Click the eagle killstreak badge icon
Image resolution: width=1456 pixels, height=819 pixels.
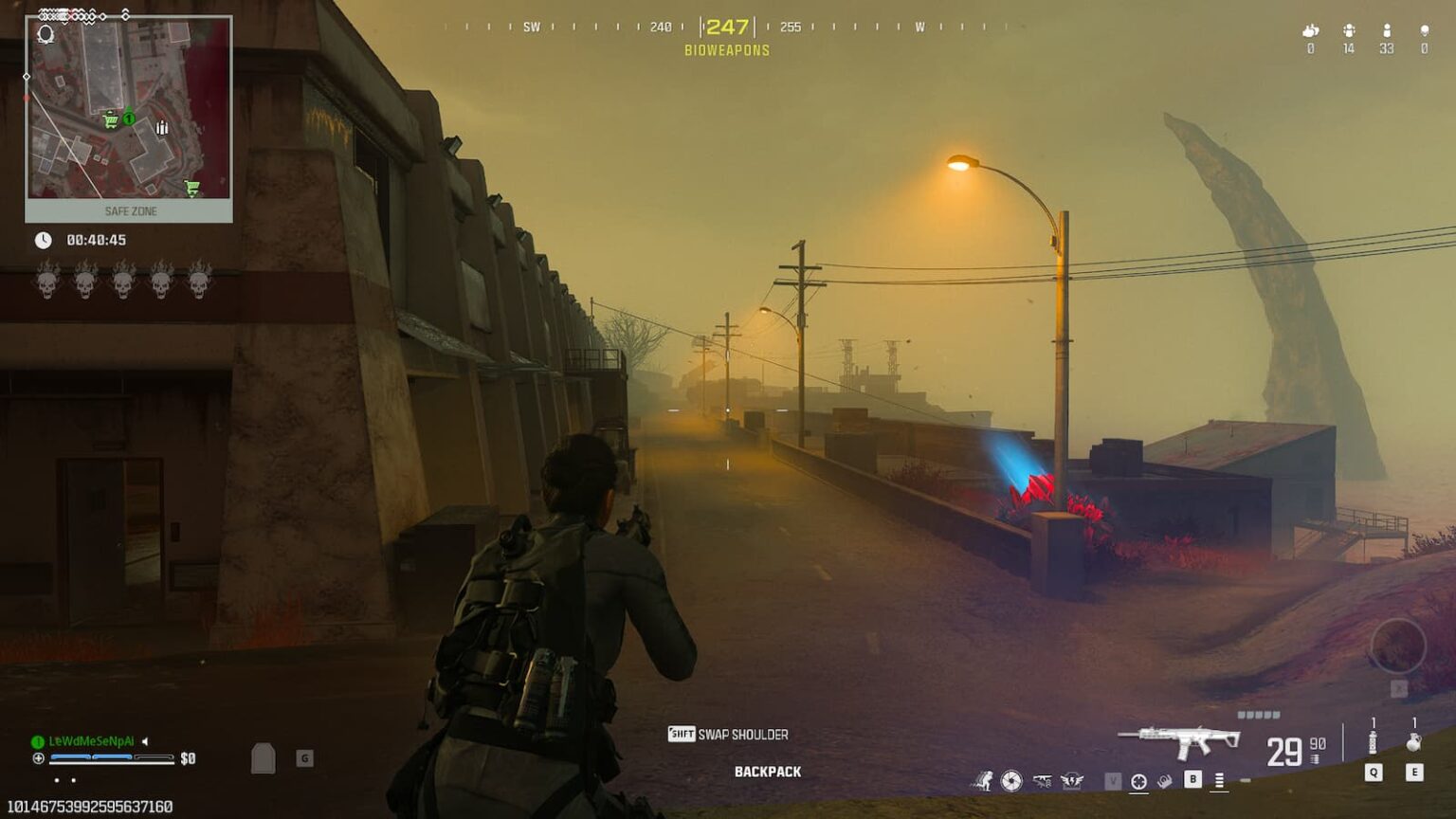tap(1074, 780)
